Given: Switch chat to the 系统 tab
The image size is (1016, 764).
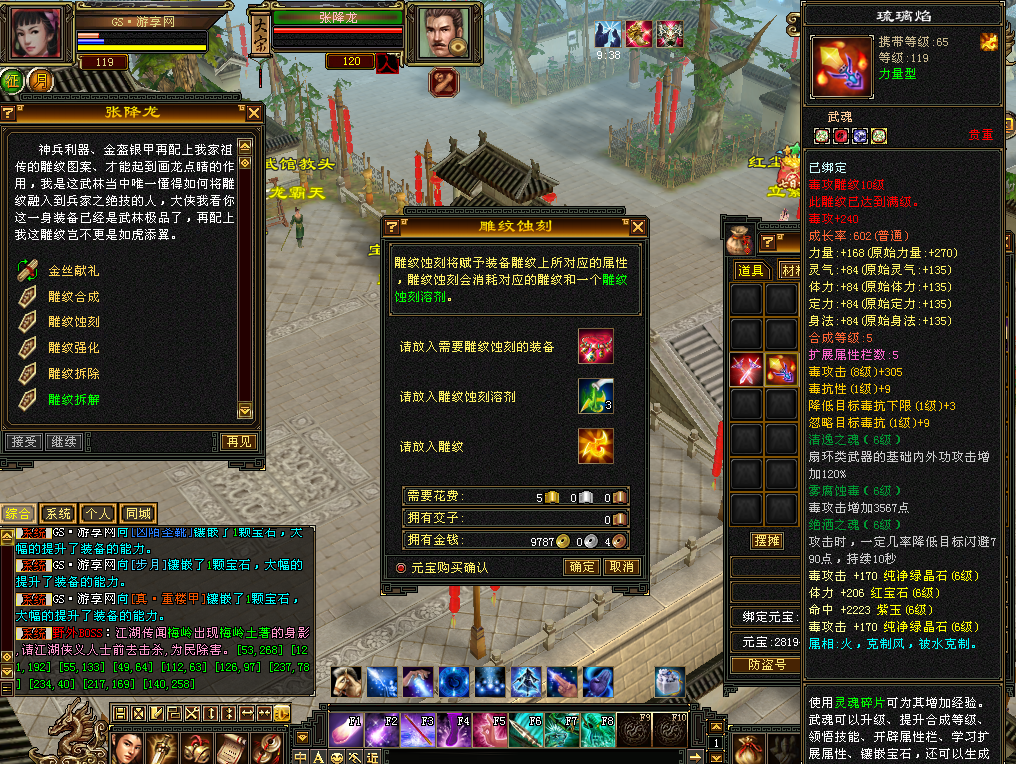Looking at the screenshot, I should click(60, 513).
